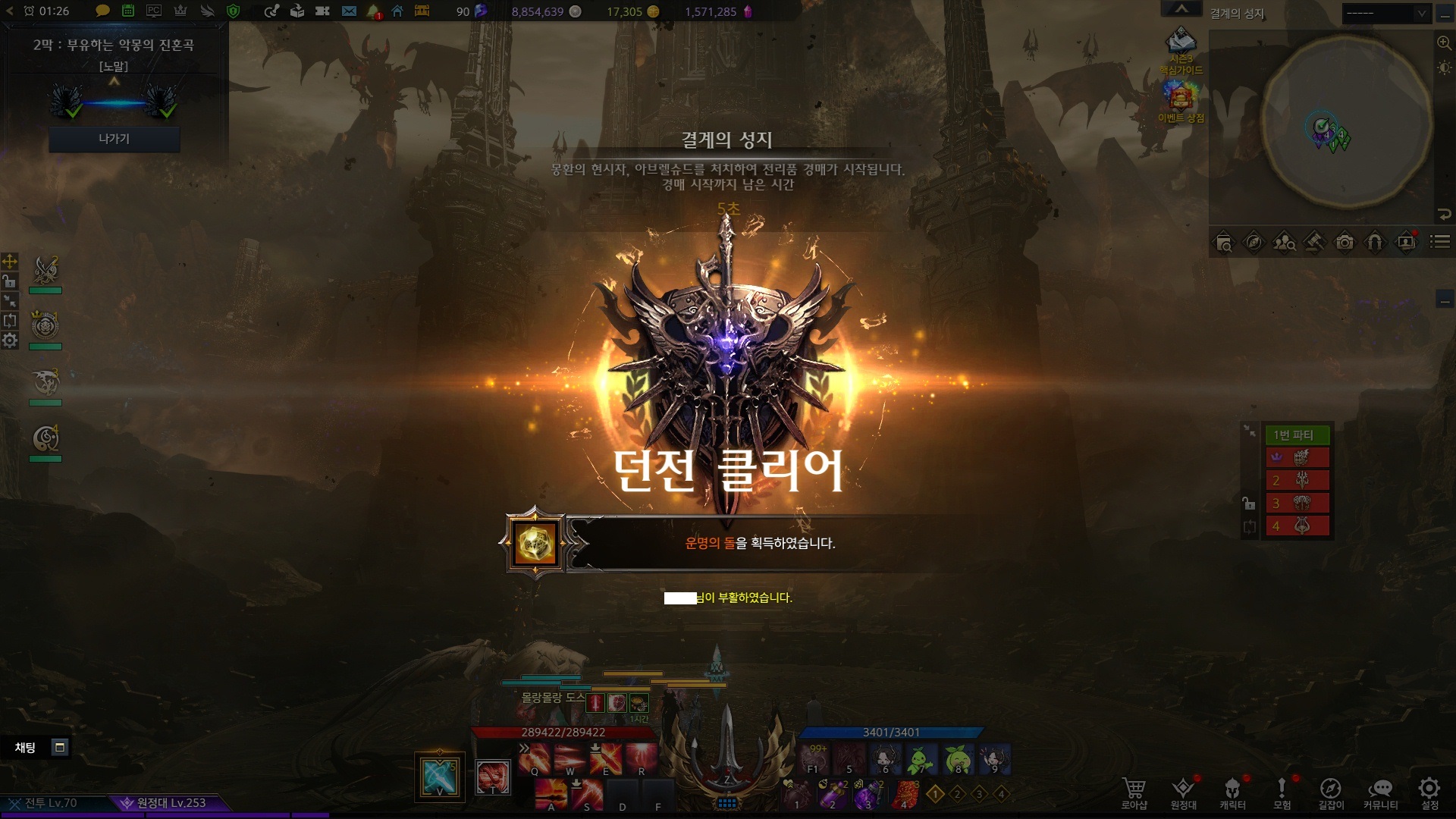
Task: Open the 설정 settings menu
Action: pos(1429,793)
